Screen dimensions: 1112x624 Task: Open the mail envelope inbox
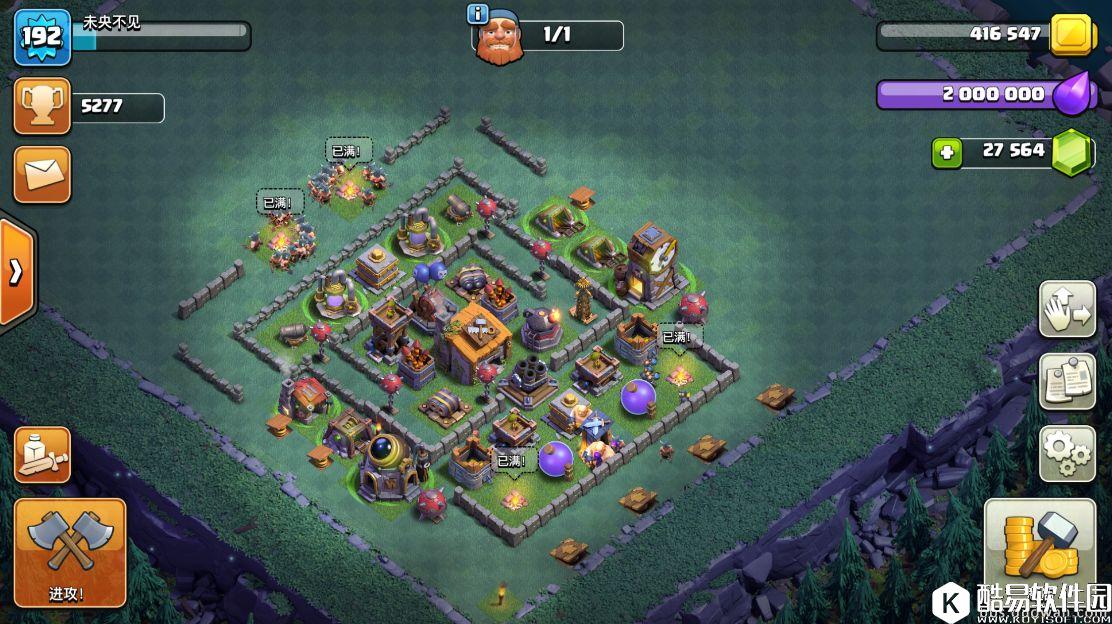tap(42, 175)
